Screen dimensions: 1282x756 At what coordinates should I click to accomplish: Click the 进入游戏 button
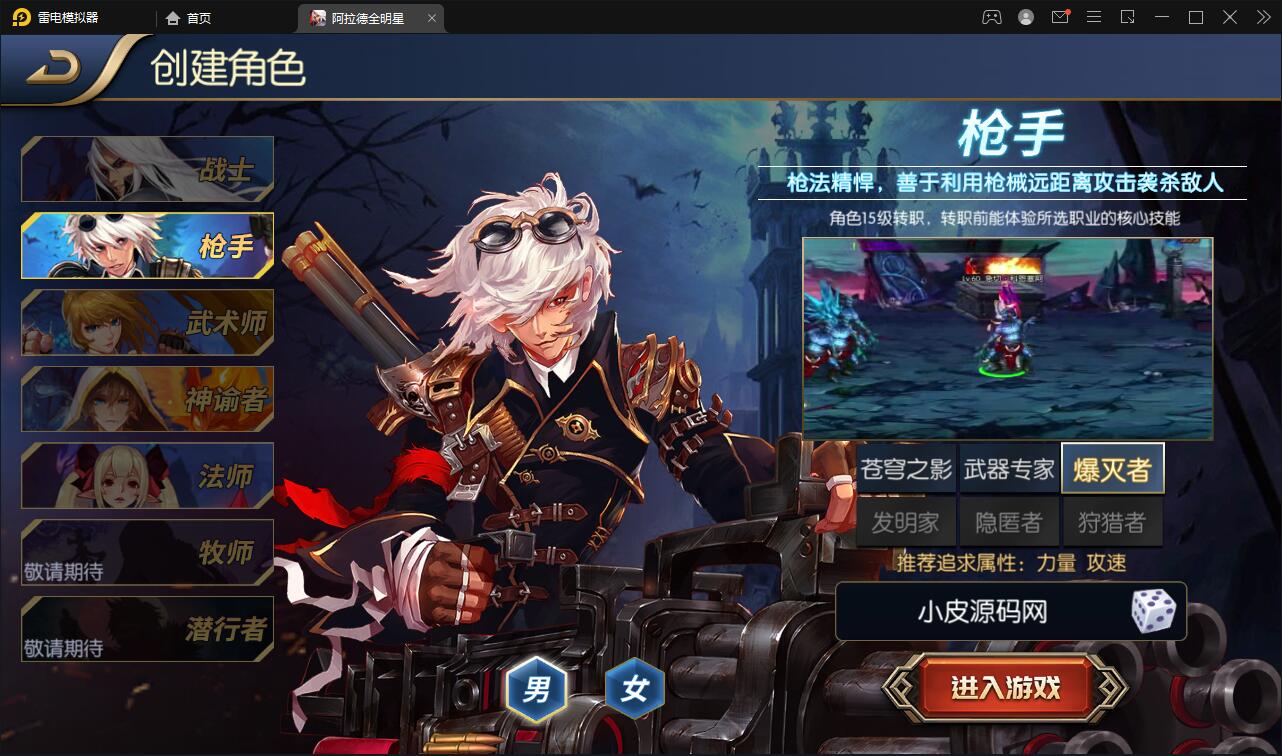pos(1007,687)
